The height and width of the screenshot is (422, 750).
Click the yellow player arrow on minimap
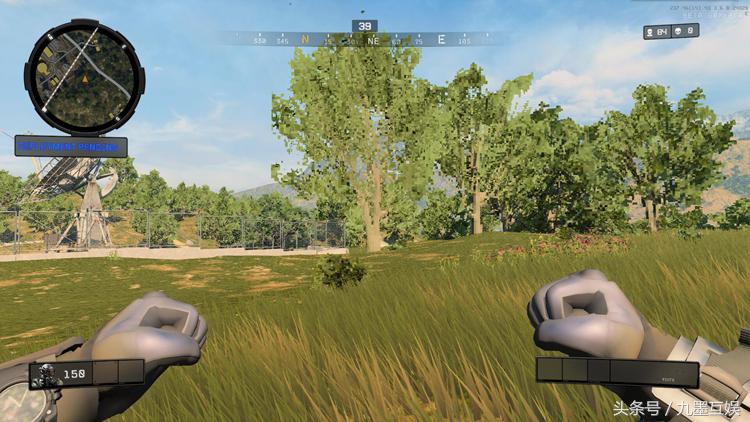(x=85, y=77)
